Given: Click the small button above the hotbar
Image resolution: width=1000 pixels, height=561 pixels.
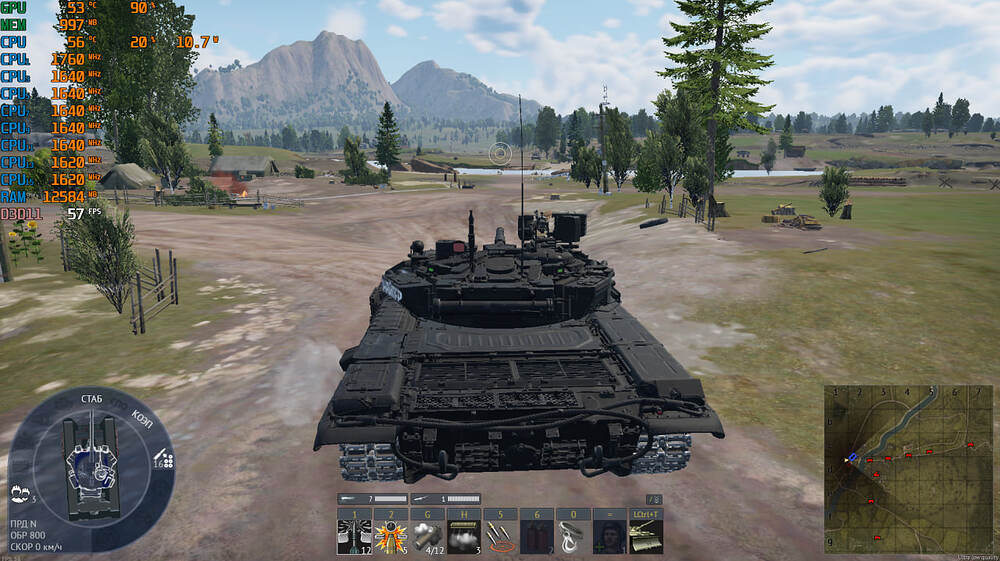Looking at the screenshot, I should pyautogui.click(x=654, y=499).
